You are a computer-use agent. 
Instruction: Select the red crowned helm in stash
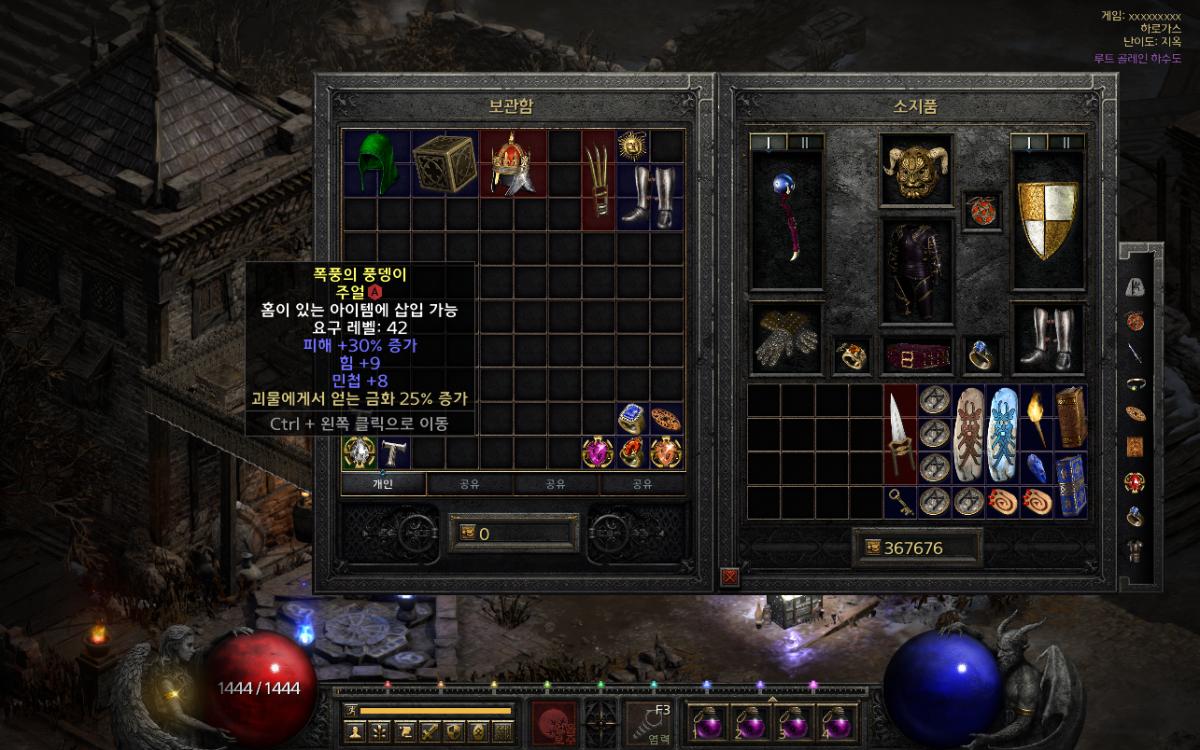(512, 163)
